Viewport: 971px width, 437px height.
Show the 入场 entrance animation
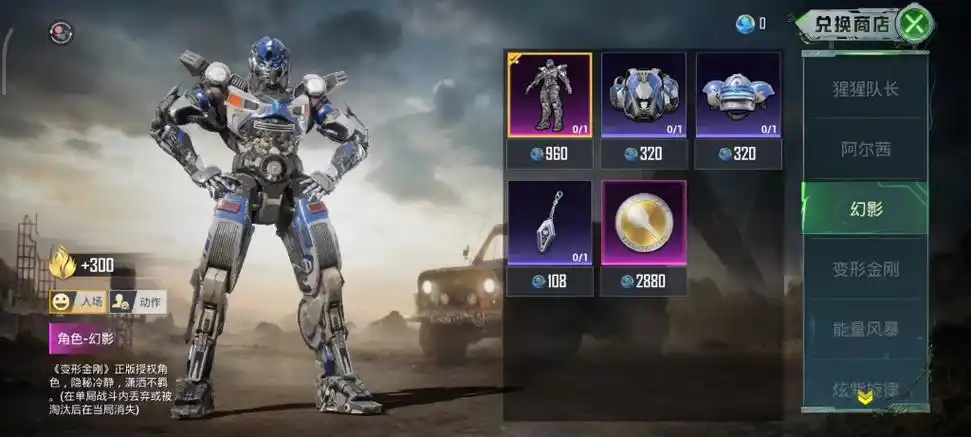click(x=78, y=301)
